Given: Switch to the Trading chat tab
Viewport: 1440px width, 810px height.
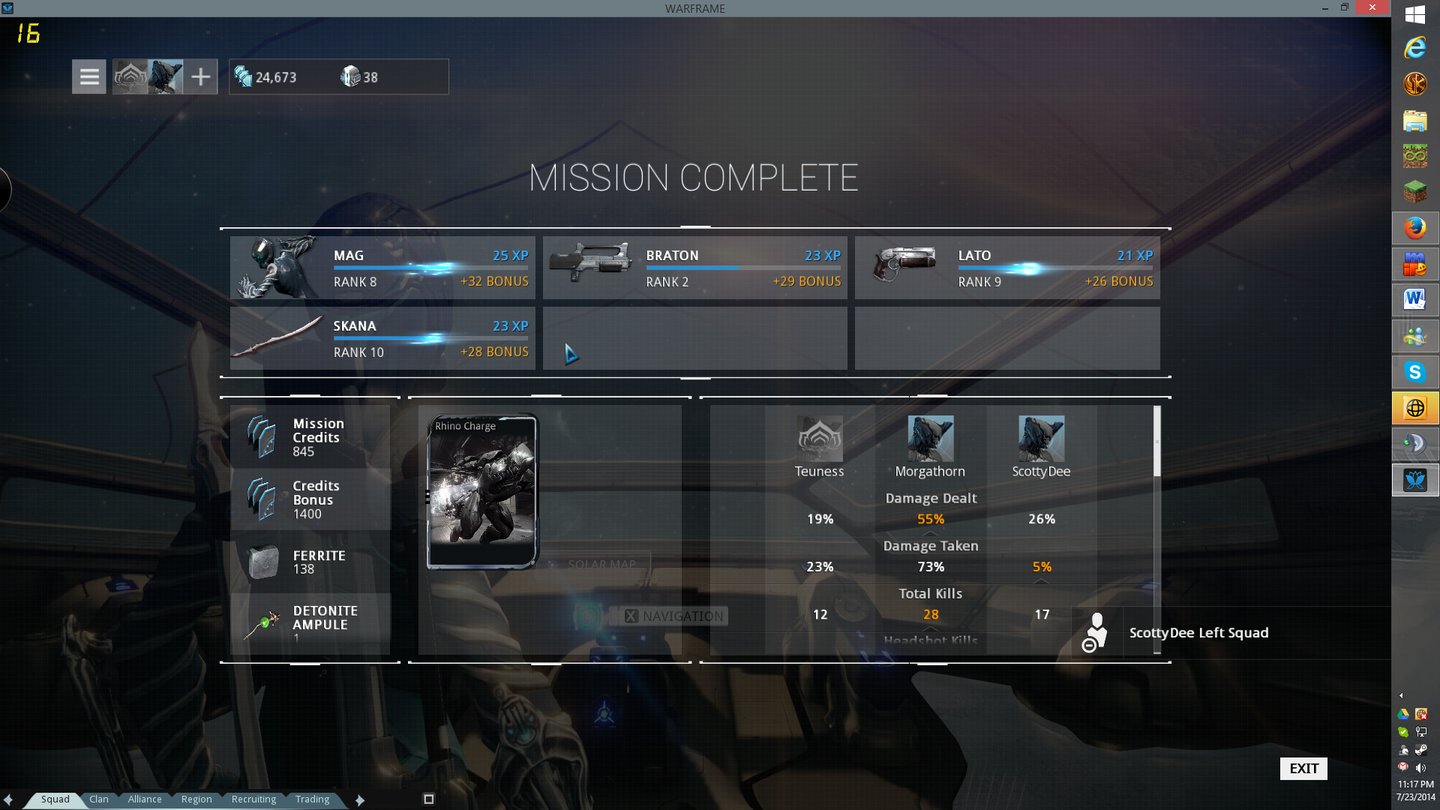Looking at the screenshot, I should click(x=312, y=799).
